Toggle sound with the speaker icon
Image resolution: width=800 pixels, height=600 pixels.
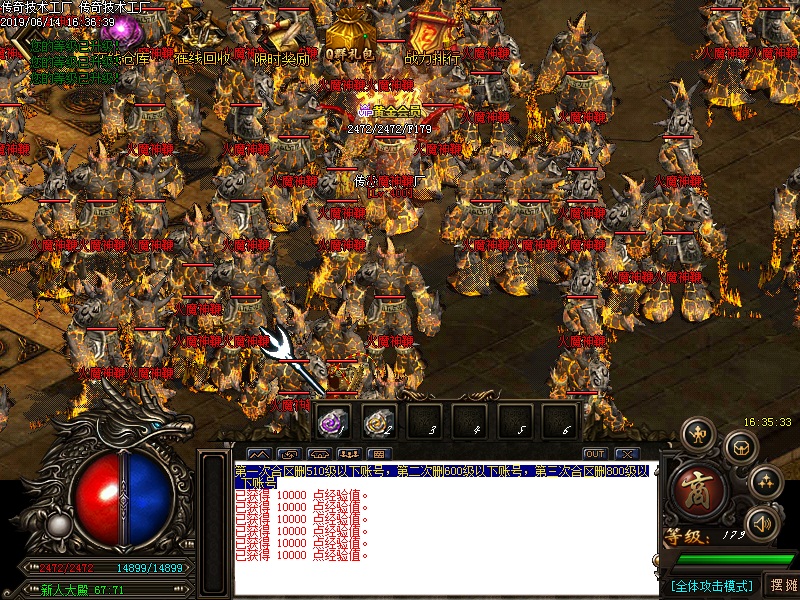pyautogui.click(x=763, y=522)
